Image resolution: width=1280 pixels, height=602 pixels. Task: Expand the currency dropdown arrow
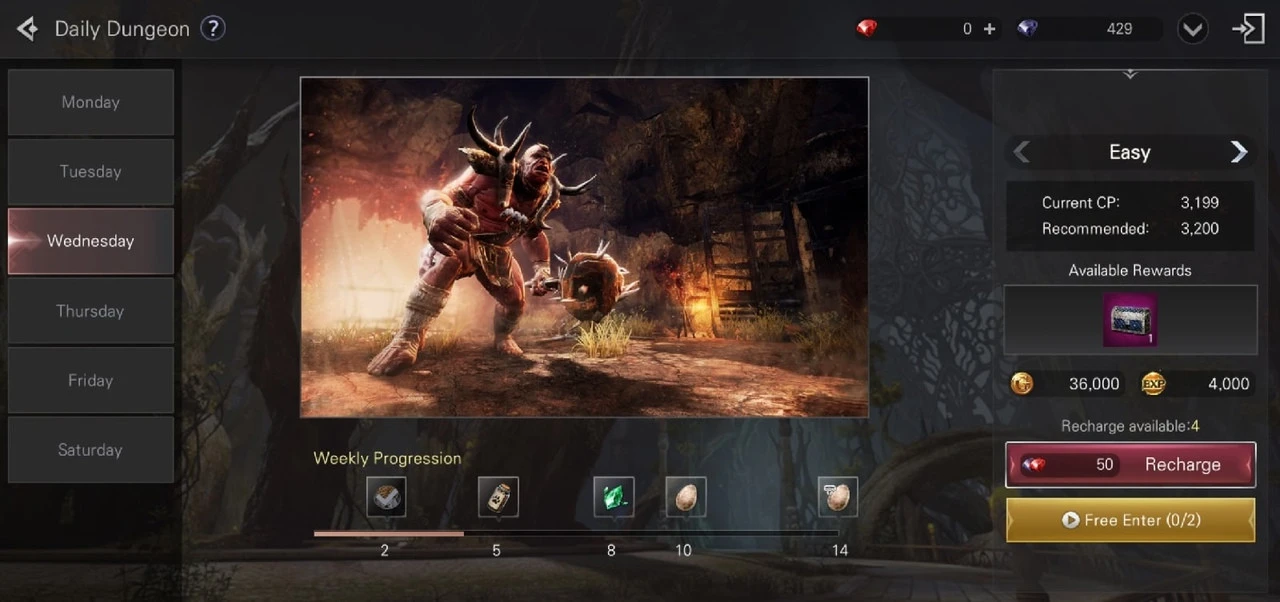coord(1192,29)
